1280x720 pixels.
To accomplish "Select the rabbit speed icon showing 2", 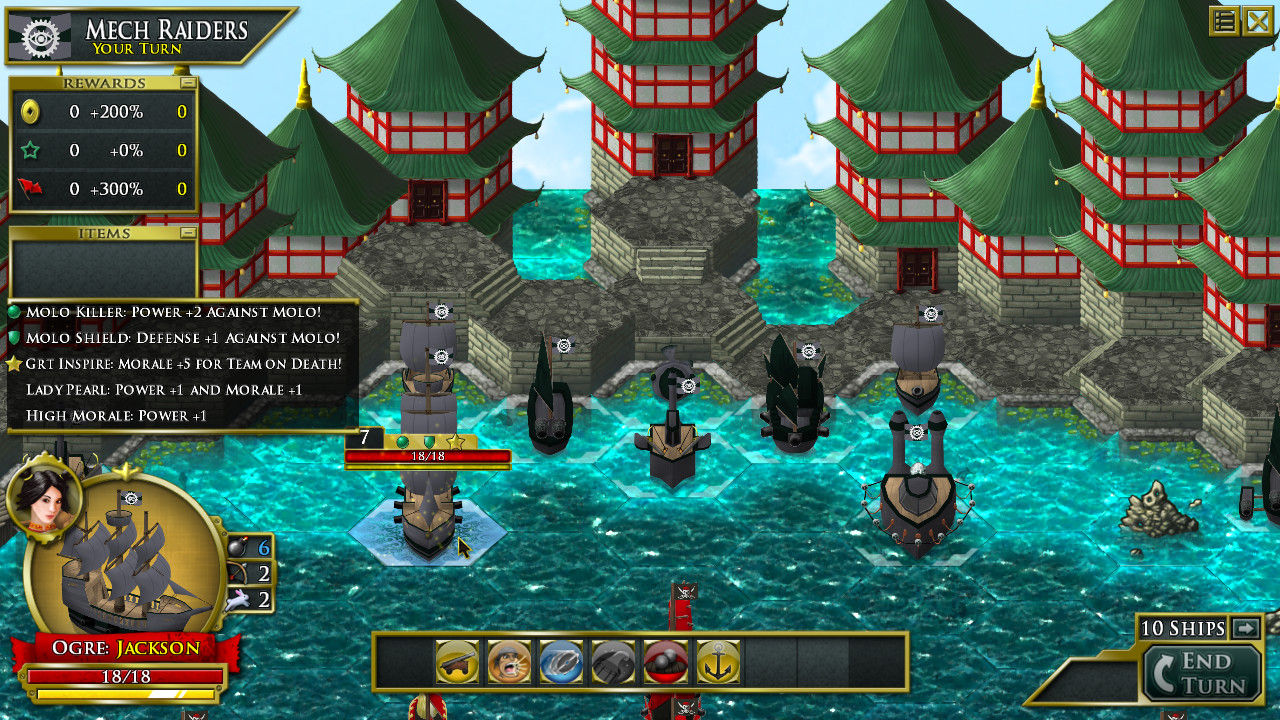I will pyautogui.click(x=238, y=601).
